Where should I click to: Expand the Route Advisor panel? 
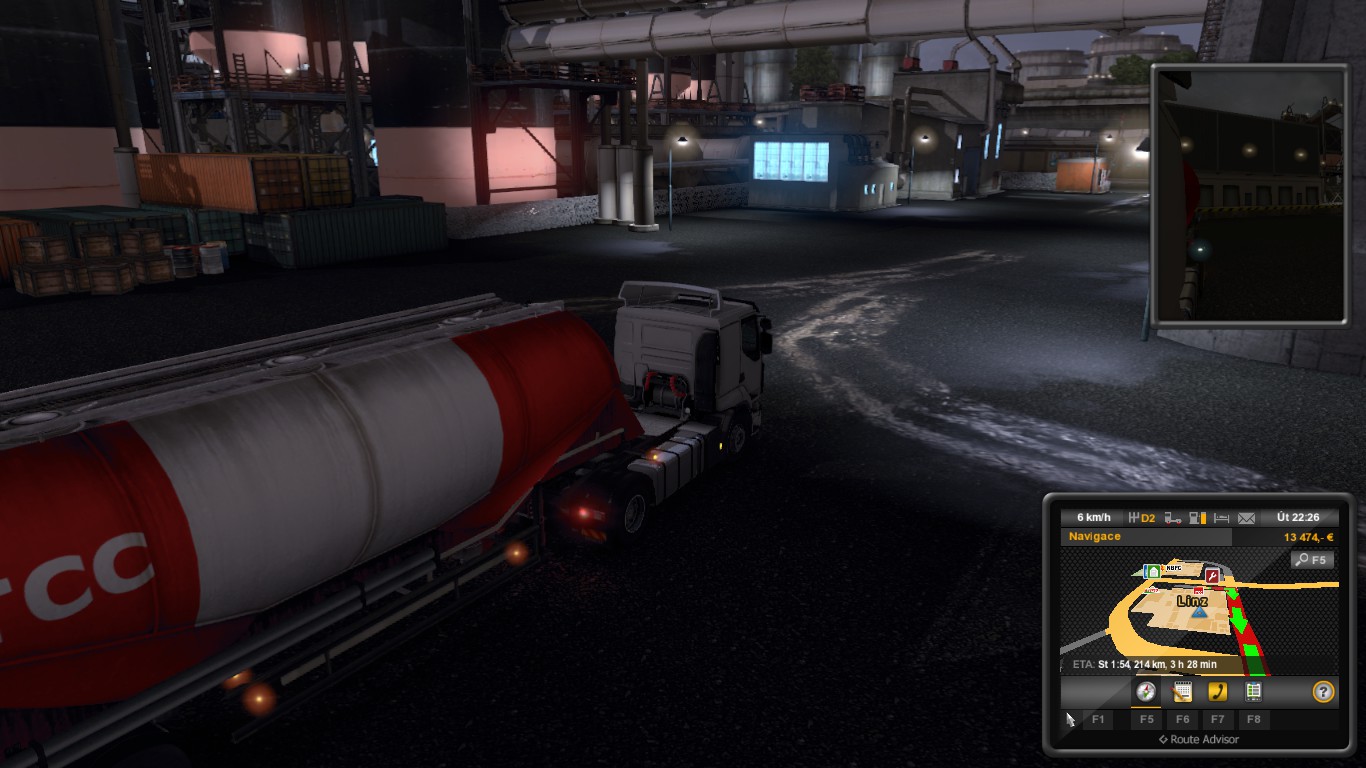click(1198, 740)
